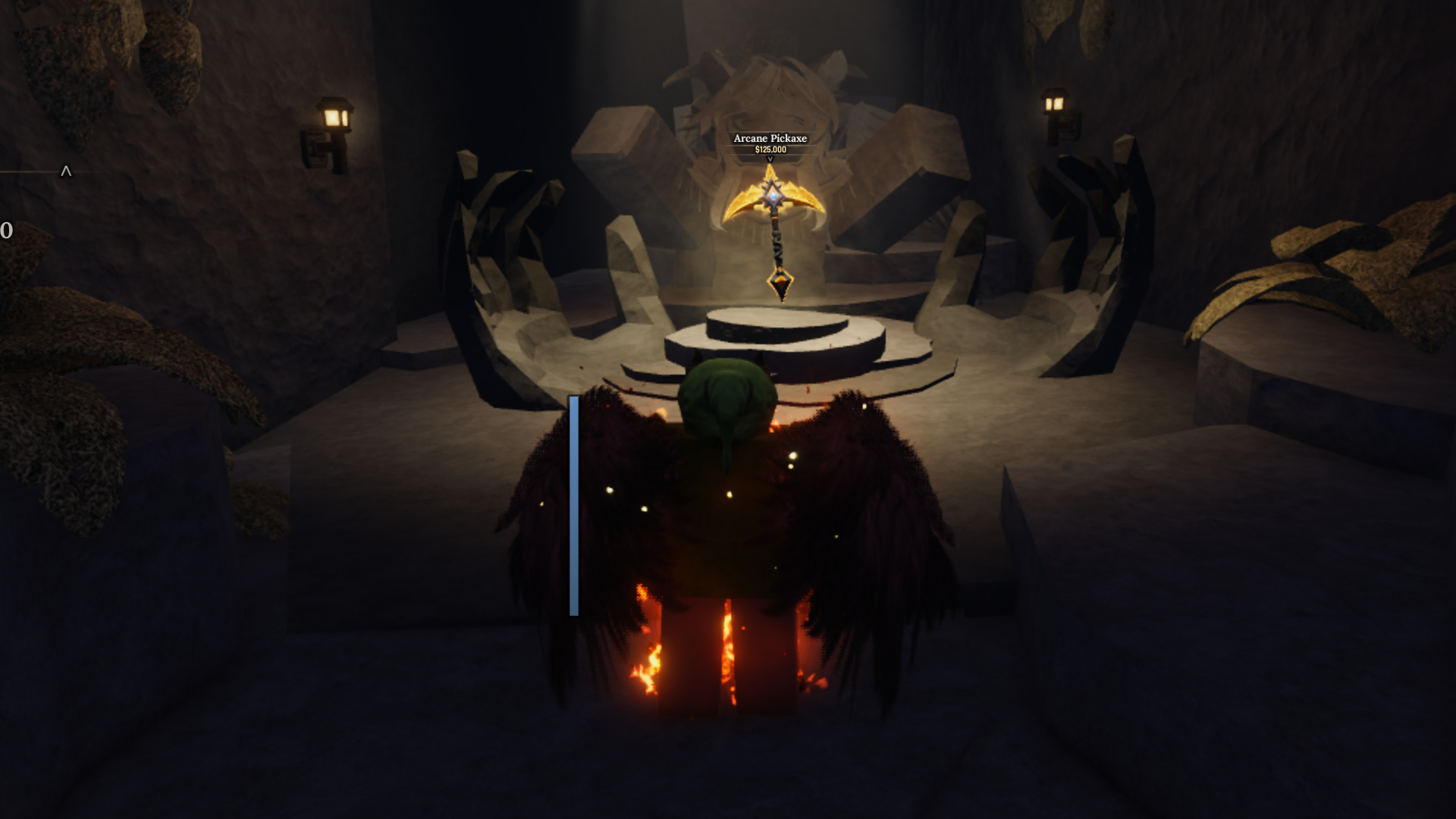The image size is (1456, 819).
Task: Open the Arcane Pickaxe item nameplate
Action: [x=770, y=139]
